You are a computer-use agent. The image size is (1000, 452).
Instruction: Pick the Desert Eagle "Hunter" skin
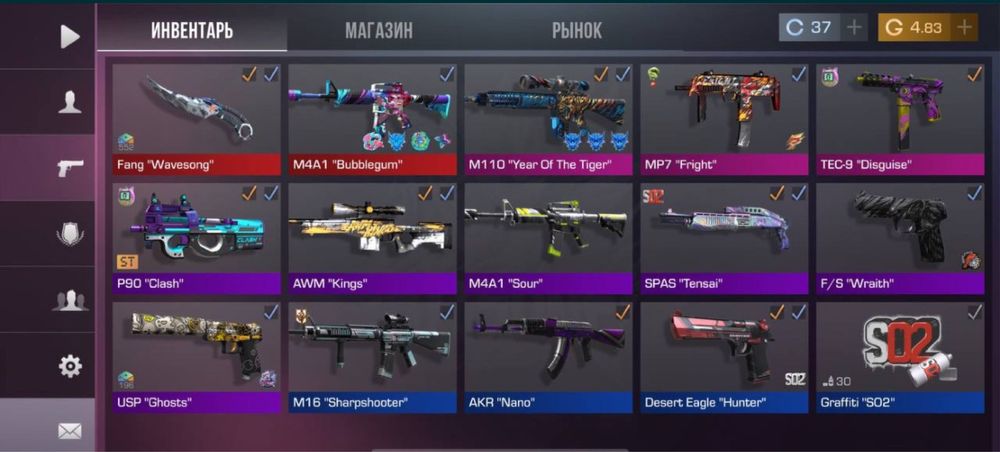point(725,357)
